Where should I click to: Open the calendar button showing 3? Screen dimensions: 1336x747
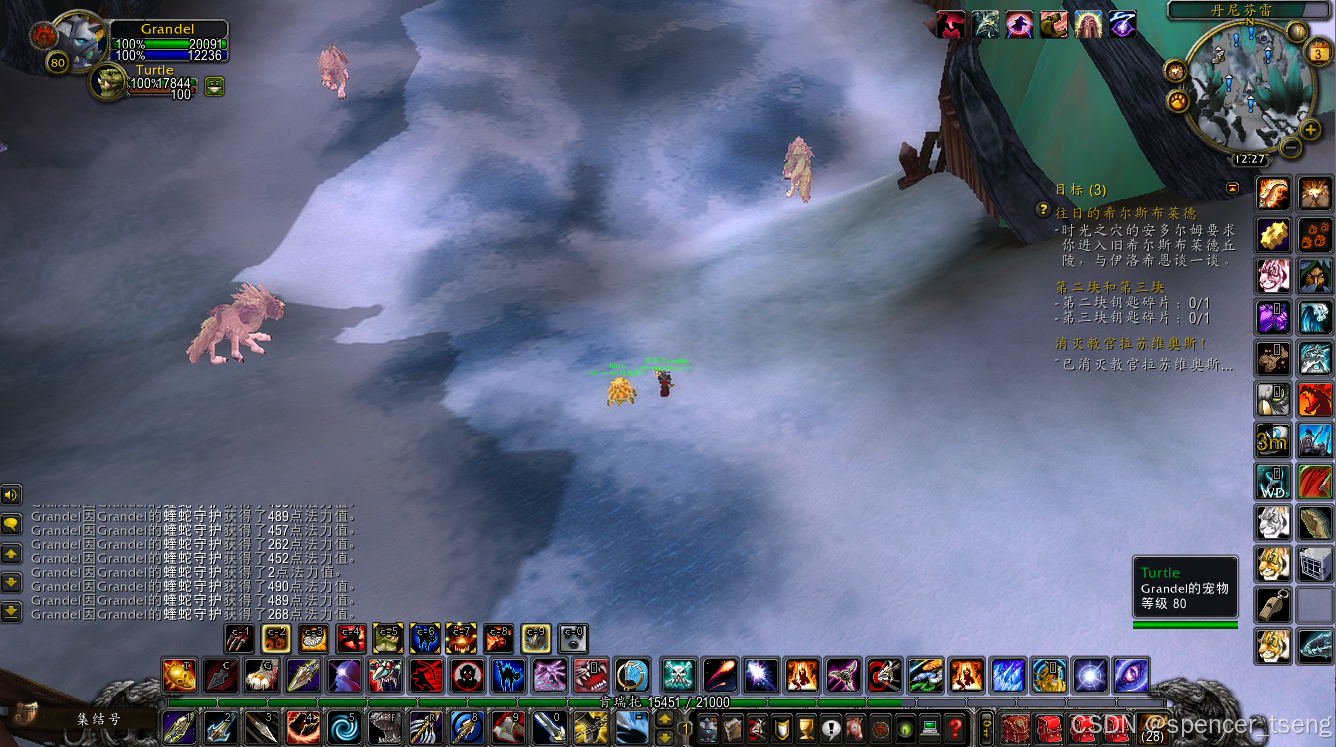click(x=1318, y=55)
